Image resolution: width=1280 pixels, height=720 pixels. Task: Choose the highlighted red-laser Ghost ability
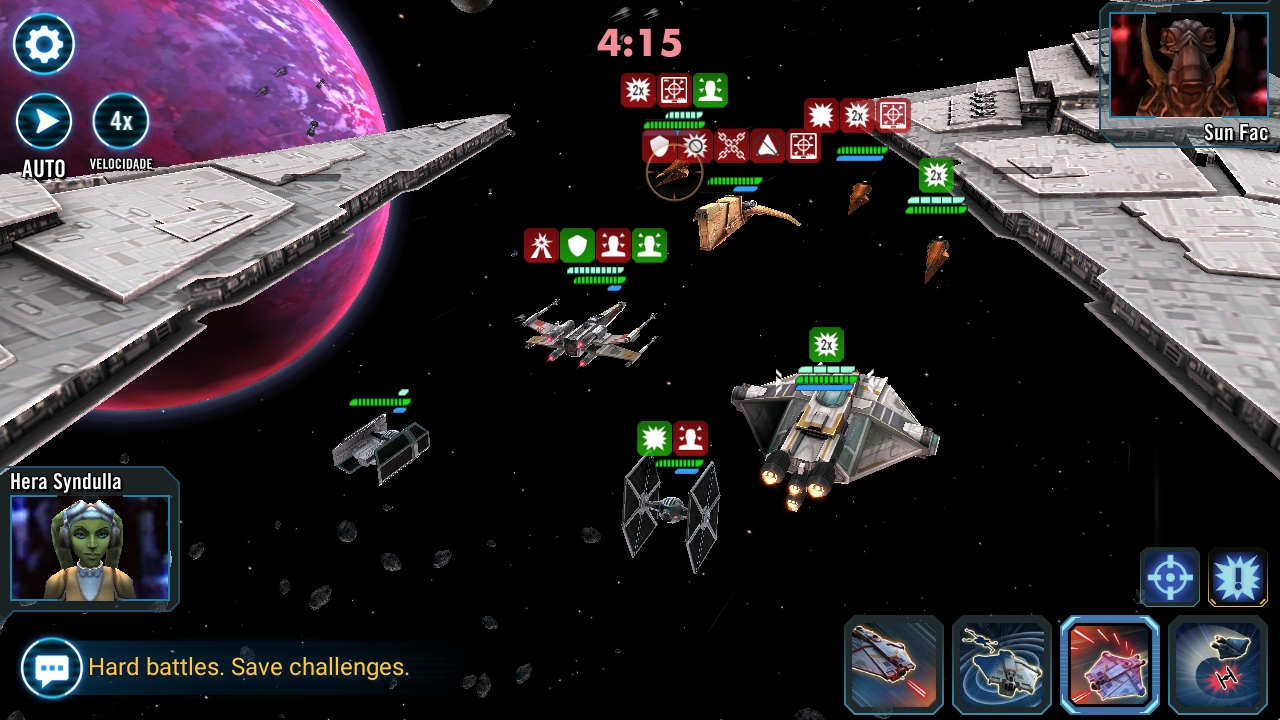1109,665
